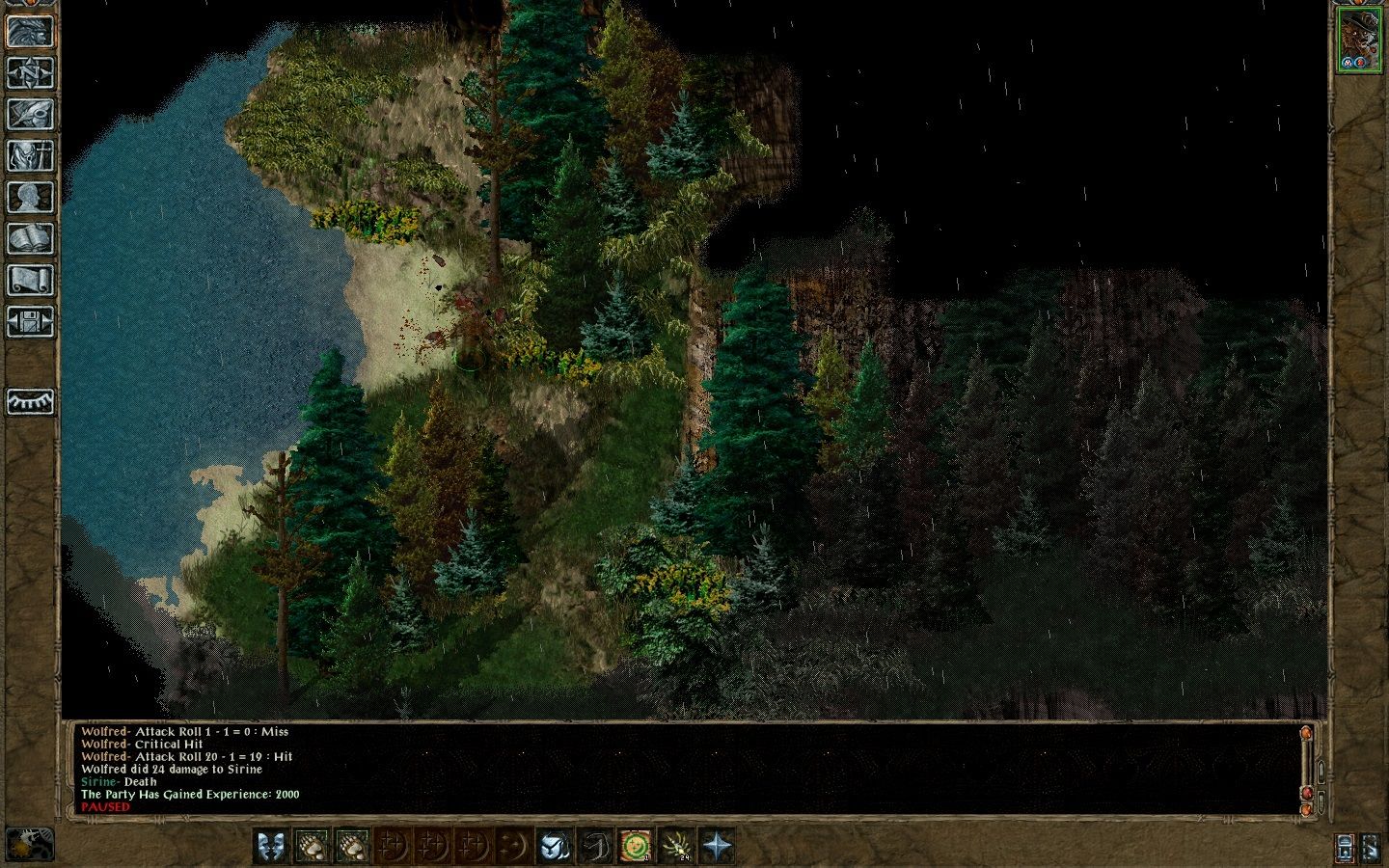Image resolution: width=1389 pixels, height=868 pixels.
Task: Open the options floppy disk menu
Action: (30, 321)
